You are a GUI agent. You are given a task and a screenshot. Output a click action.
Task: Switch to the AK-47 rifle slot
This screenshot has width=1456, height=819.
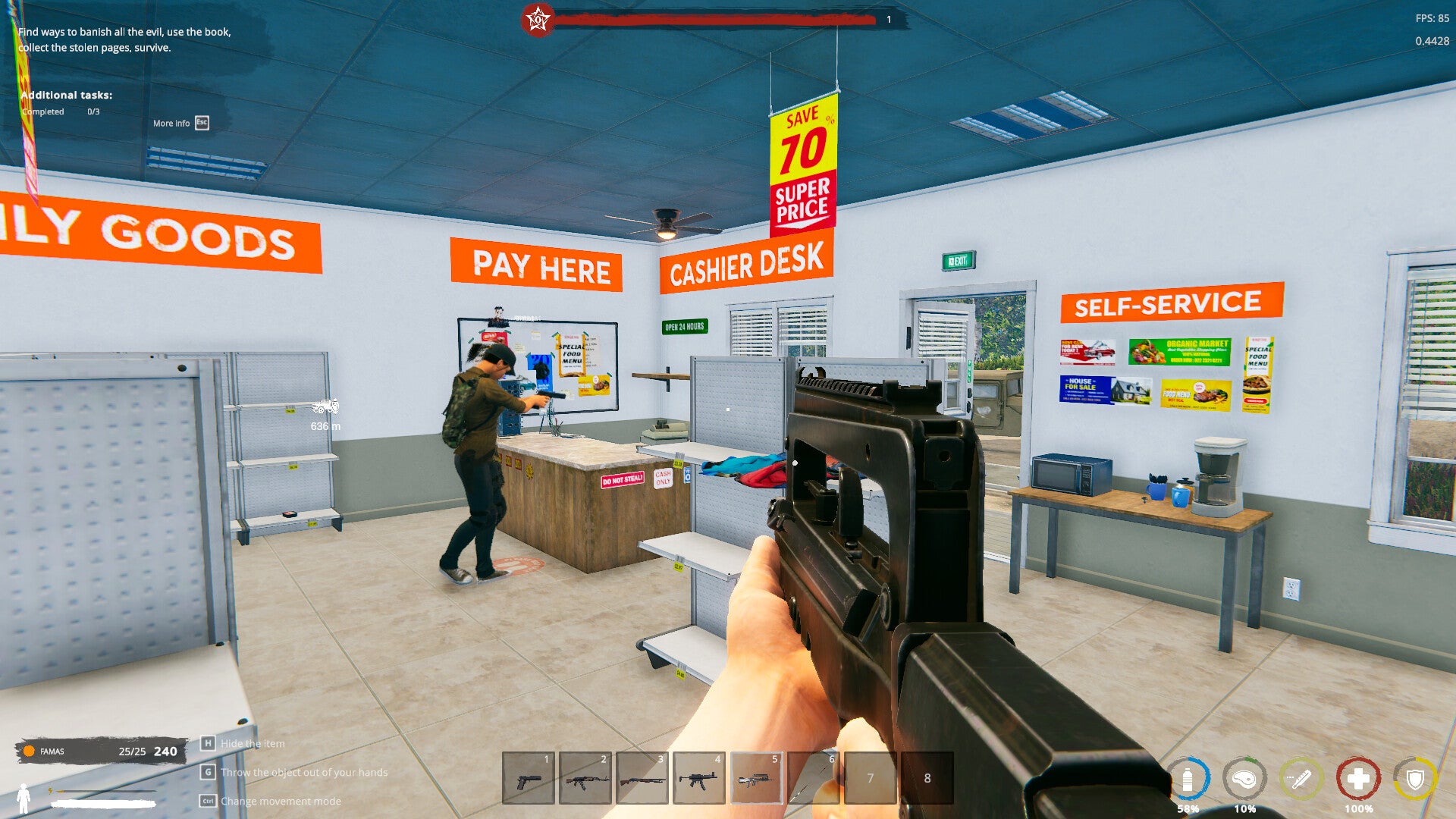click(x=585, y=778)
